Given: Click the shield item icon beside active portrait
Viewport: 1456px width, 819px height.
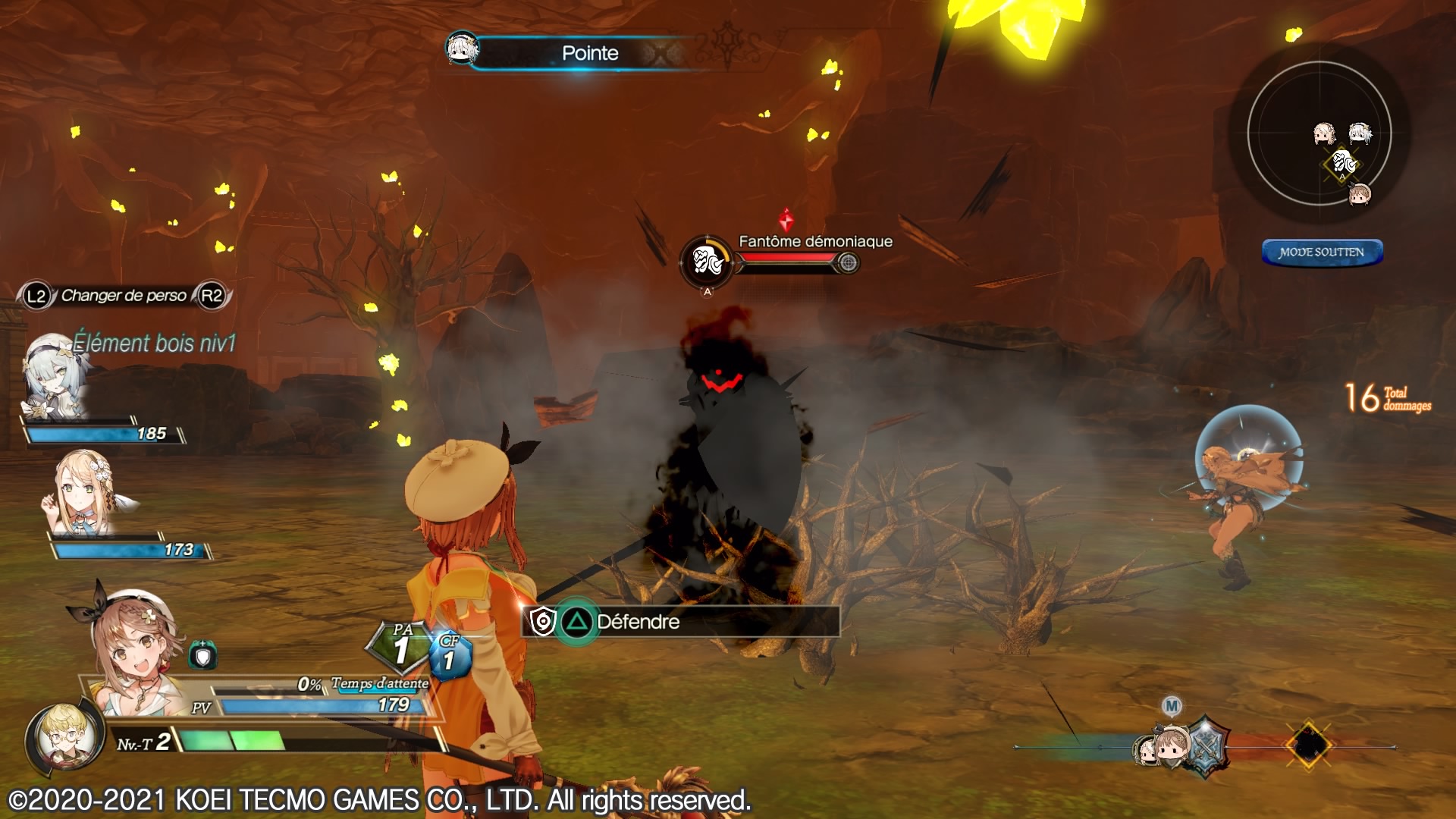Looking at the screenshot, I should pos(202,655).
